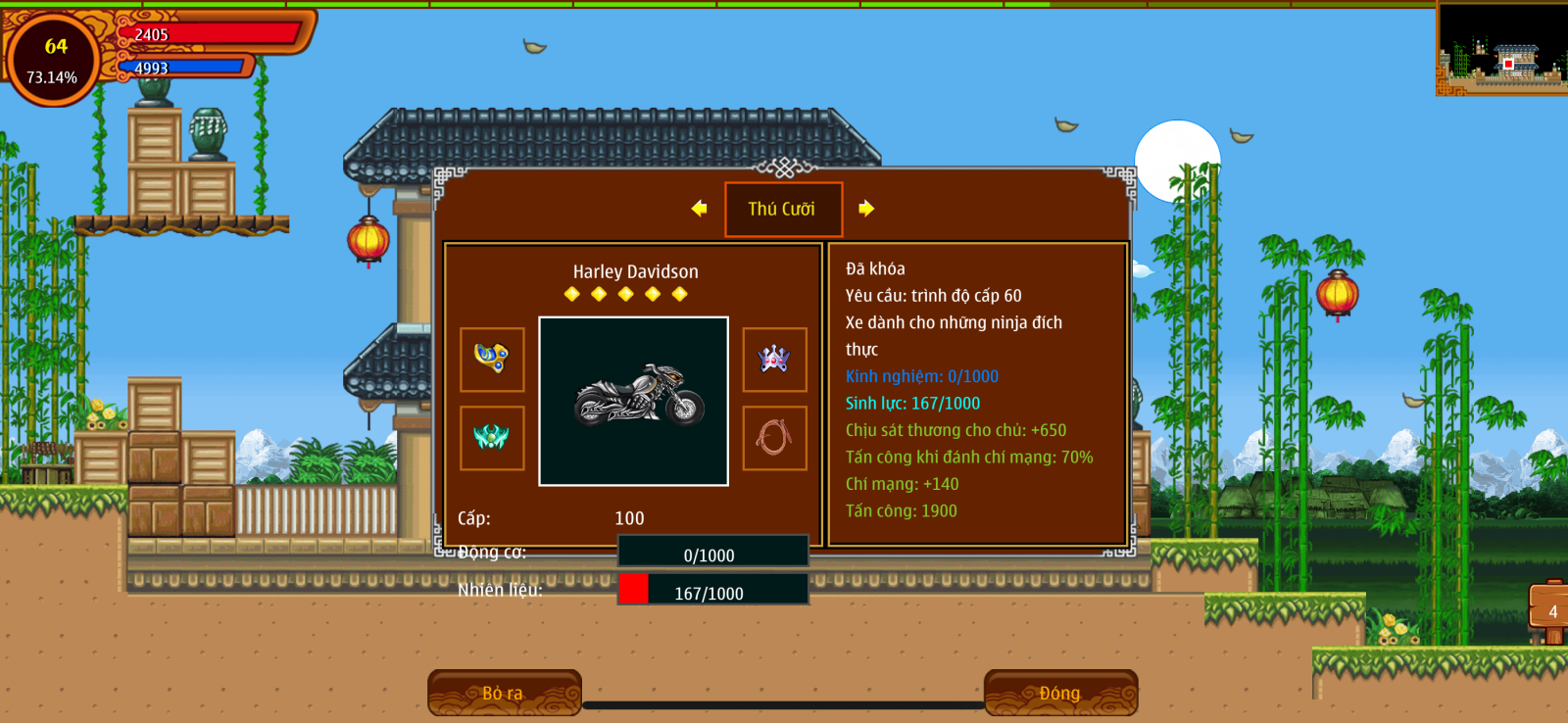The image size is (1568, 723).
Task: Click the Bỏ ra button
Action: pyautogui.click(x=504, y=693)
